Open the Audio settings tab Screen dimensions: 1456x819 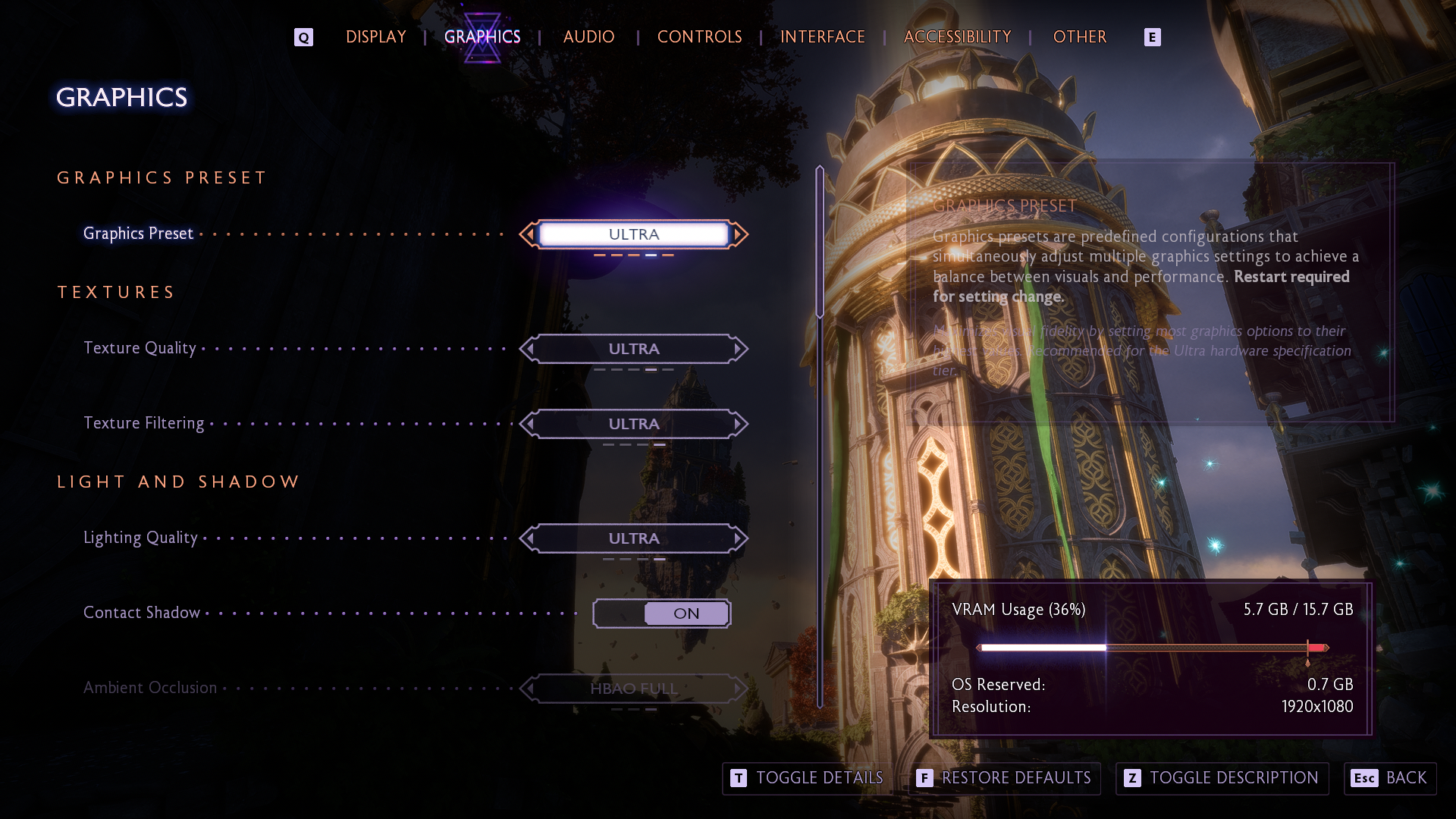point(588,37)
